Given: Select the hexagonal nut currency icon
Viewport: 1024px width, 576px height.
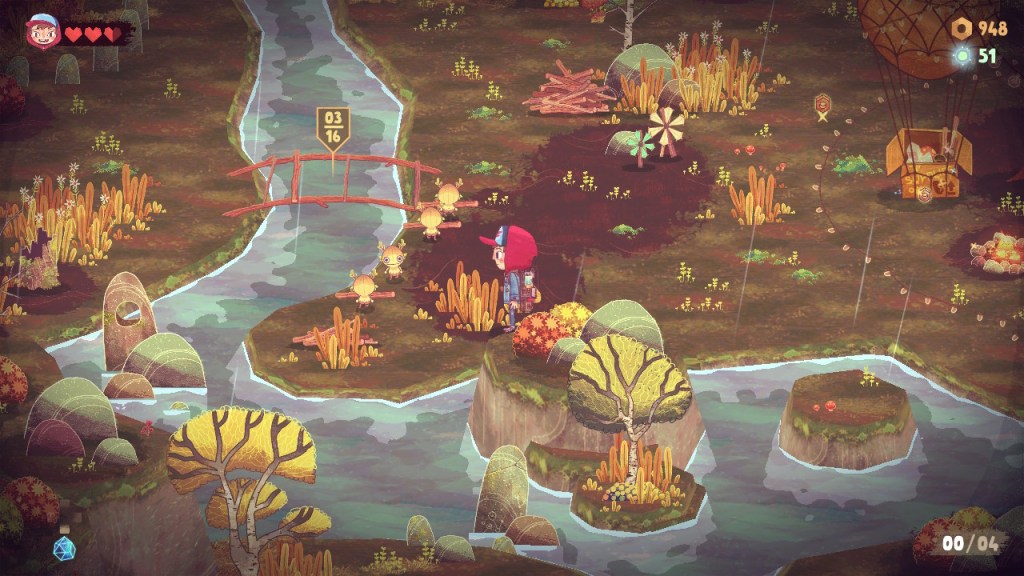Looking at the screenshot, I should tap(962, 28).
